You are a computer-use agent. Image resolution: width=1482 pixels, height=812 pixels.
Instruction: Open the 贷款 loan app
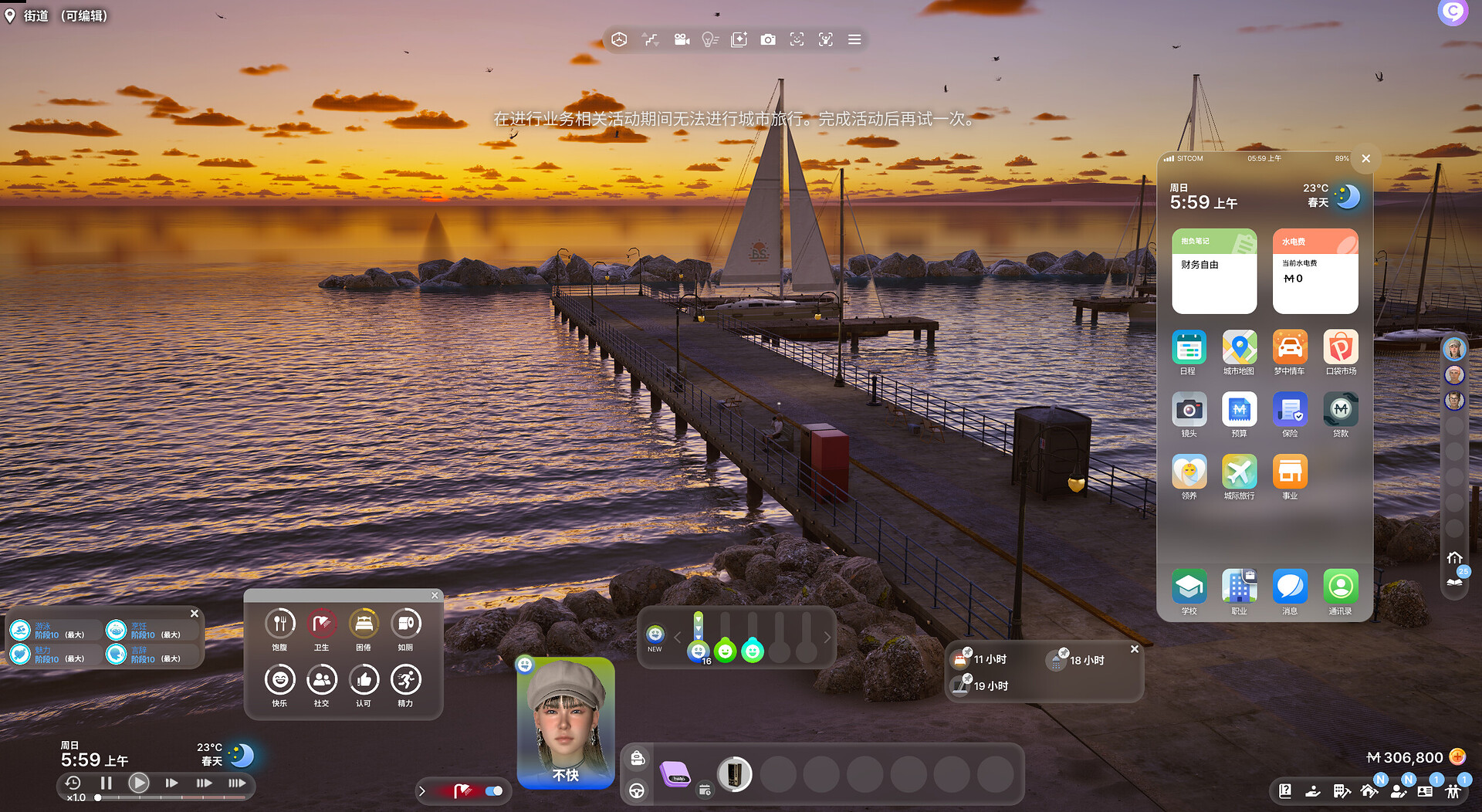(1341, 411)
